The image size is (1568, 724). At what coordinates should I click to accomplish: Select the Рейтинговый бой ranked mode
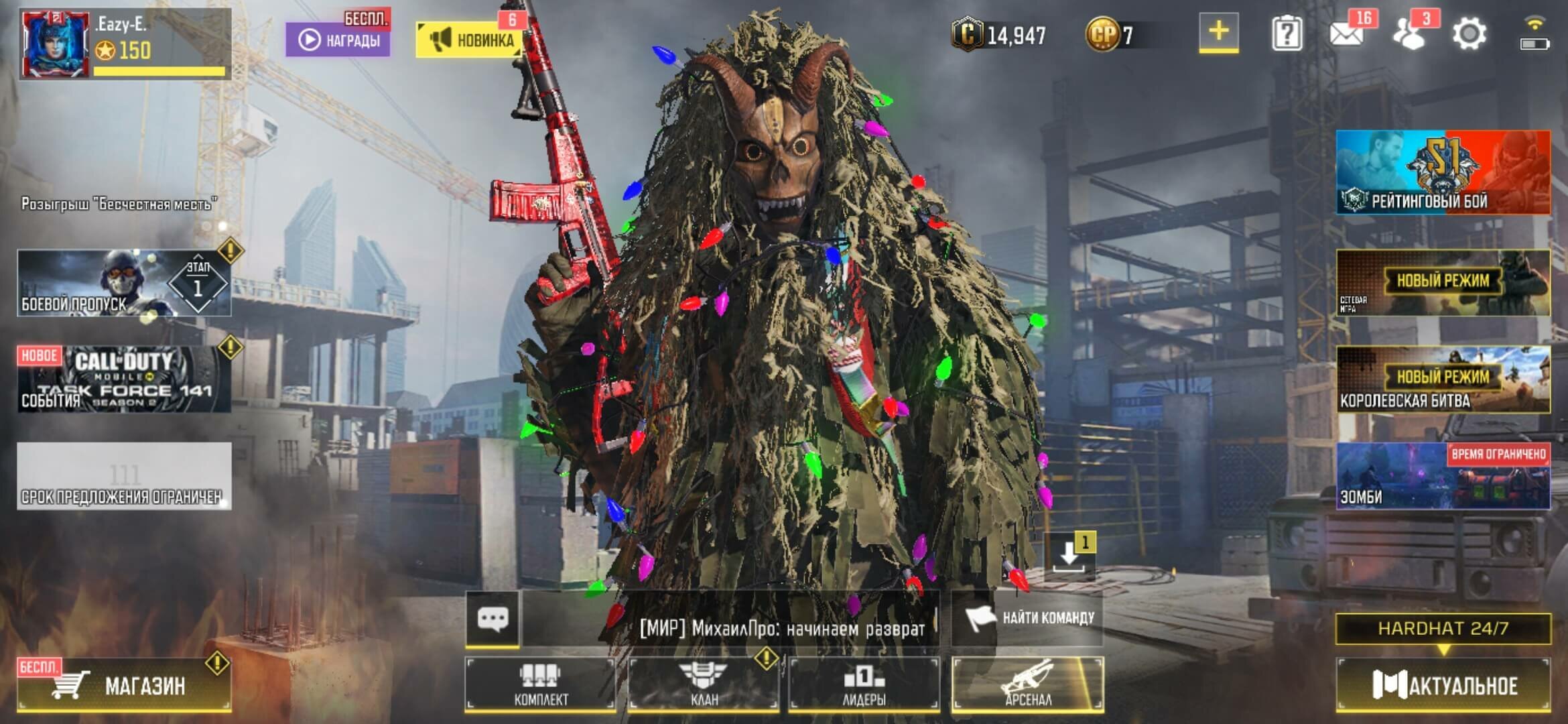(x=1443, y=172)
